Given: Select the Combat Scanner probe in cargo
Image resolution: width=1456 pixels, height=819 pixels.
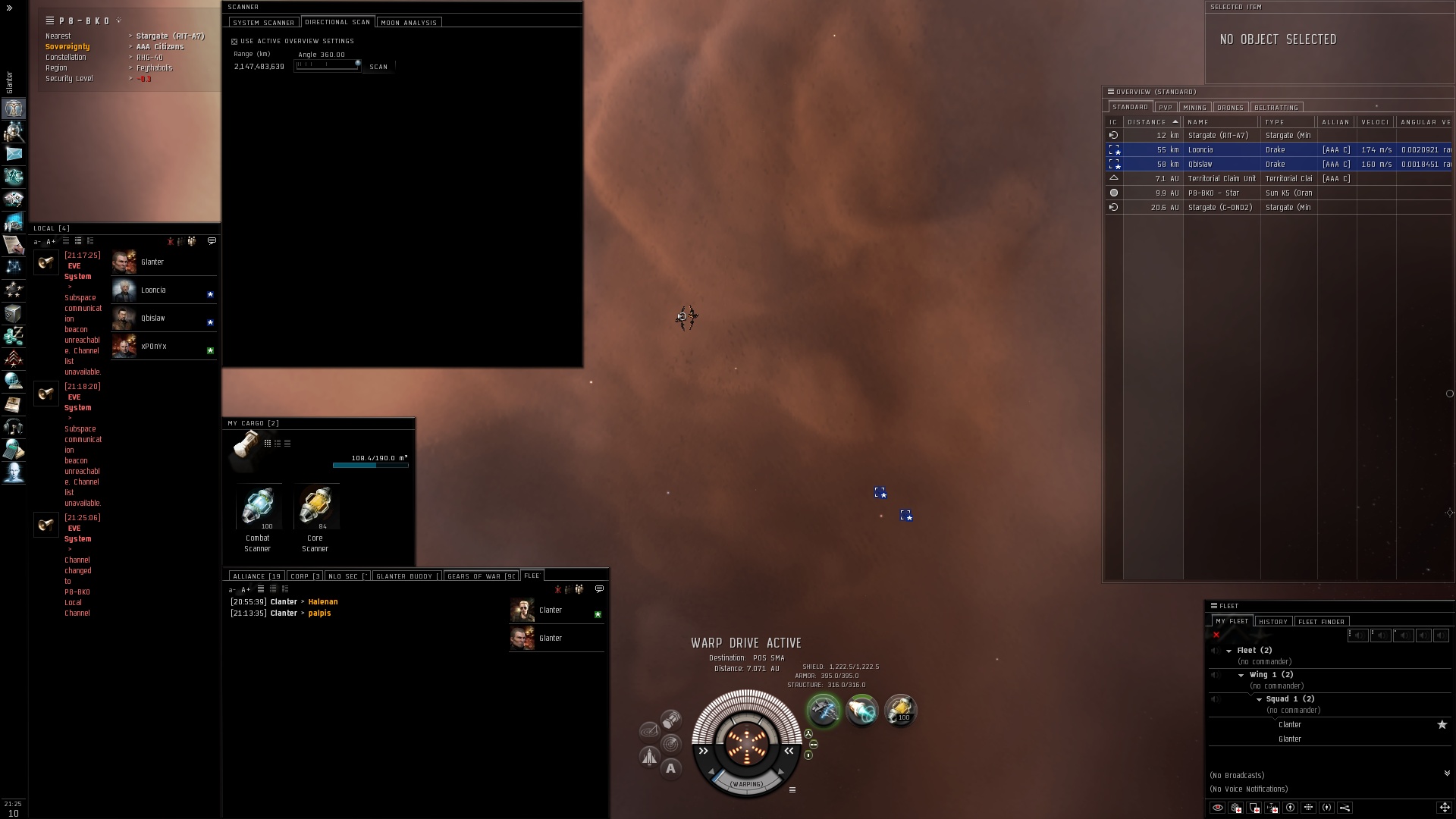Looking at the screenshot, I should pyautogui.click(x=258, y=508).
